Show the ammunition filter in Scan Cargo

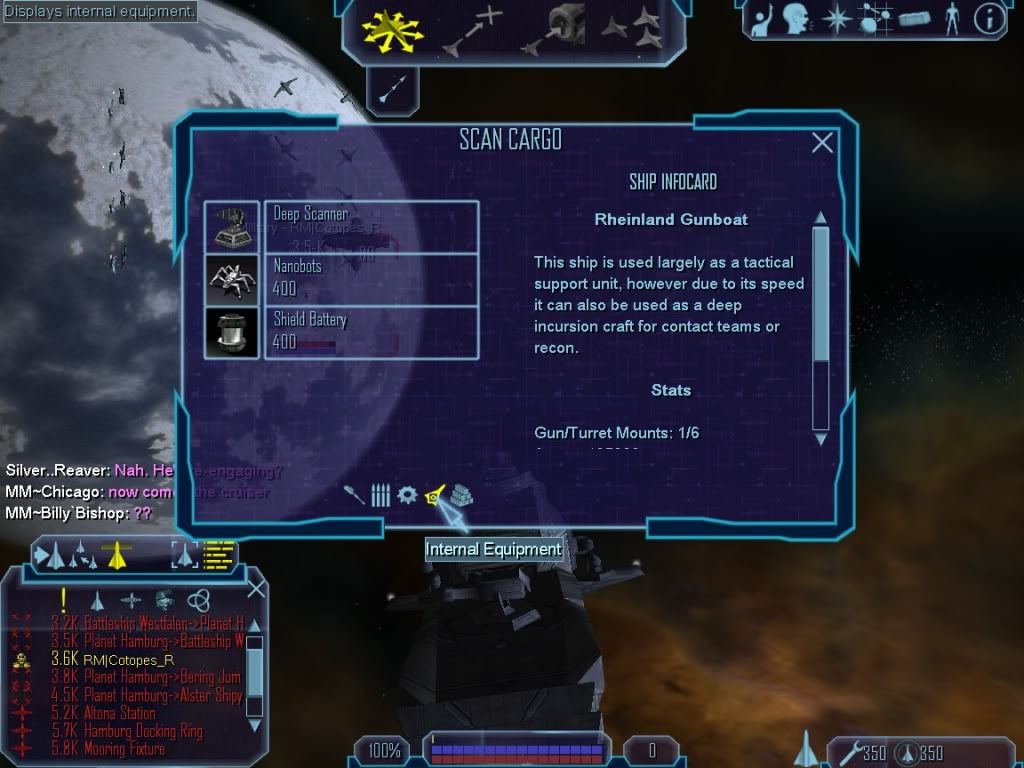[x=380, y=495]
